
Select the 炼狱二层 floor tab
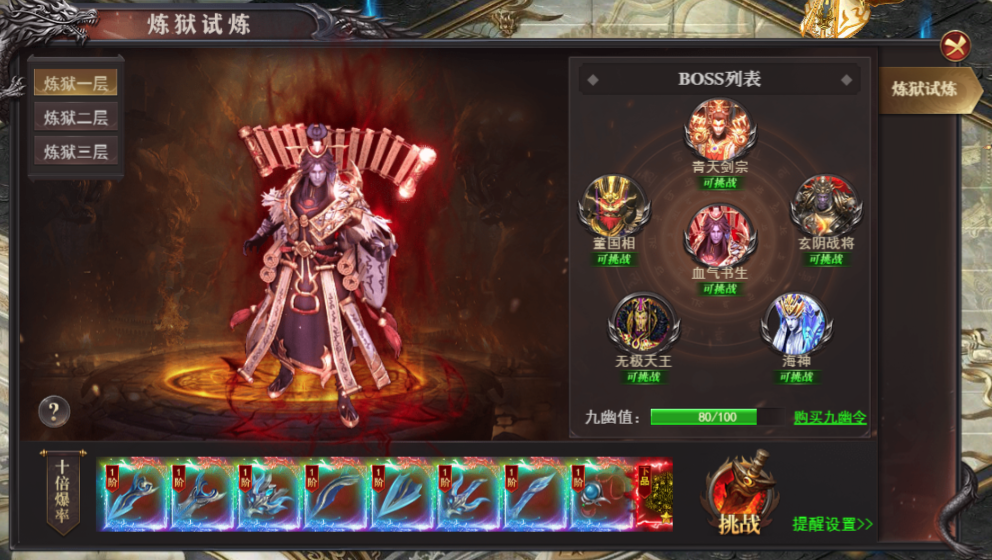click(x=75, y=117)
